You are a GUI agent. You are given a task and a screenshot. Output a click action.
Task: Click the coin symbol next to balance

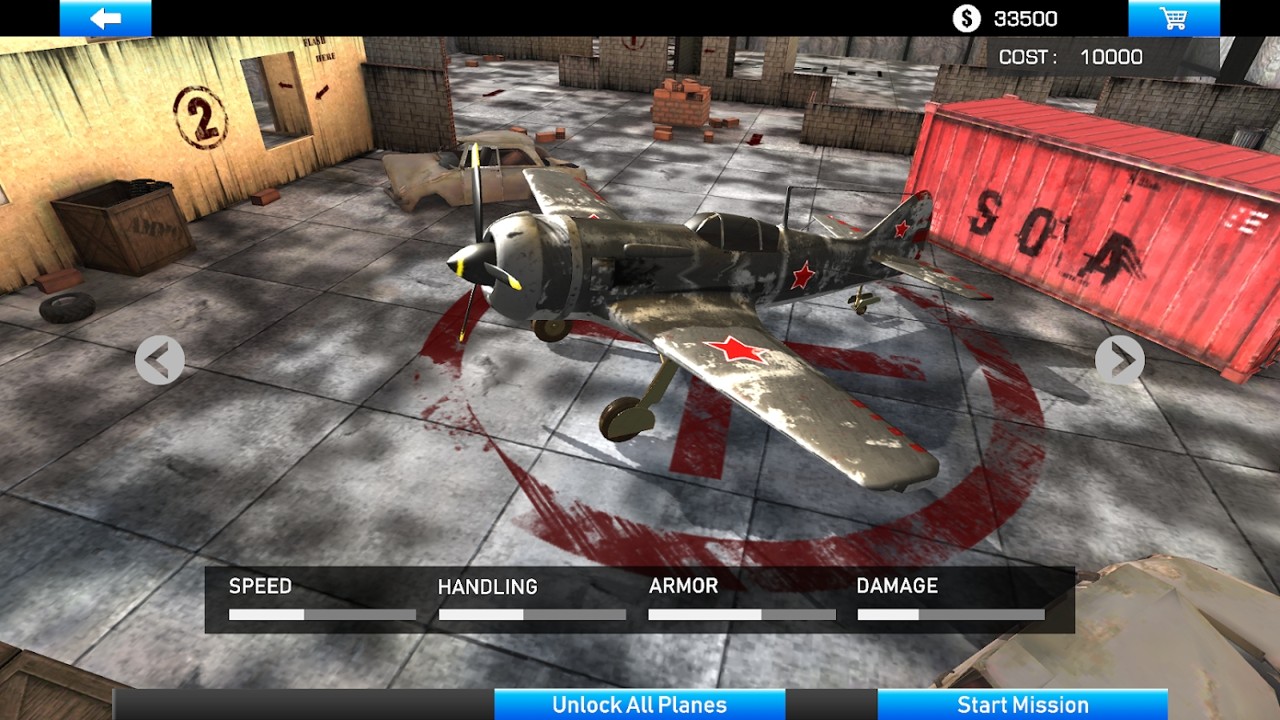pyautogui.click(x=965, y=17)
